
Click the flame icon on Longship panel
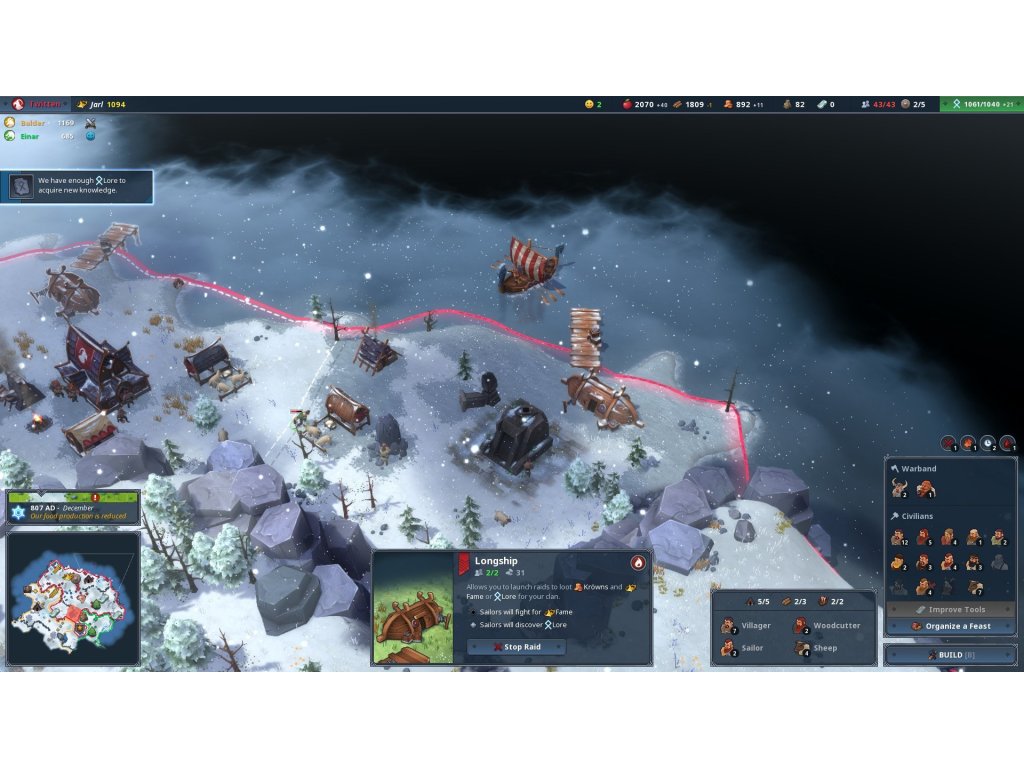[x=637, y=562]
